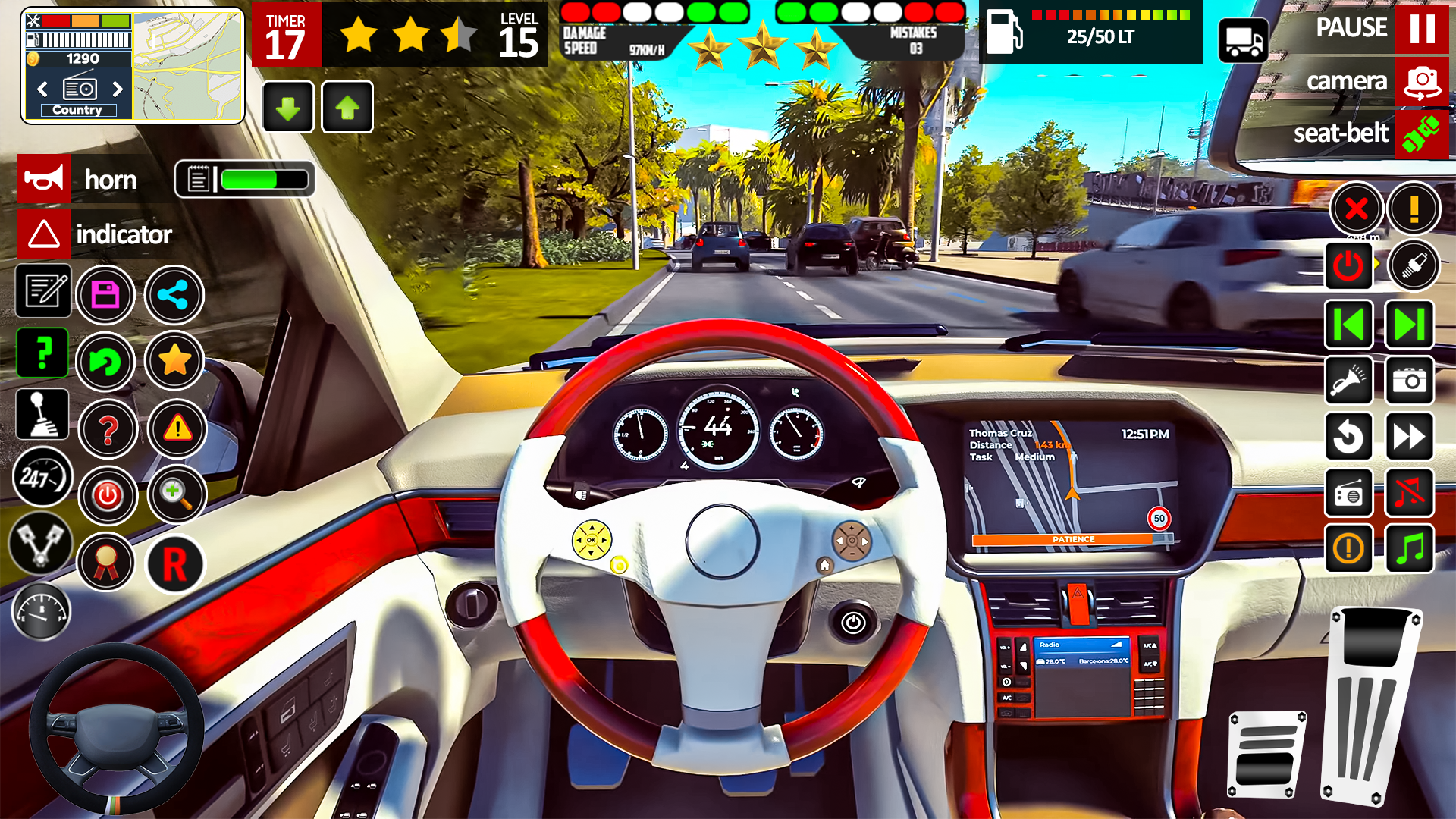
Task: Mute music with crossed-out note icon
Action: (1409, 494)
